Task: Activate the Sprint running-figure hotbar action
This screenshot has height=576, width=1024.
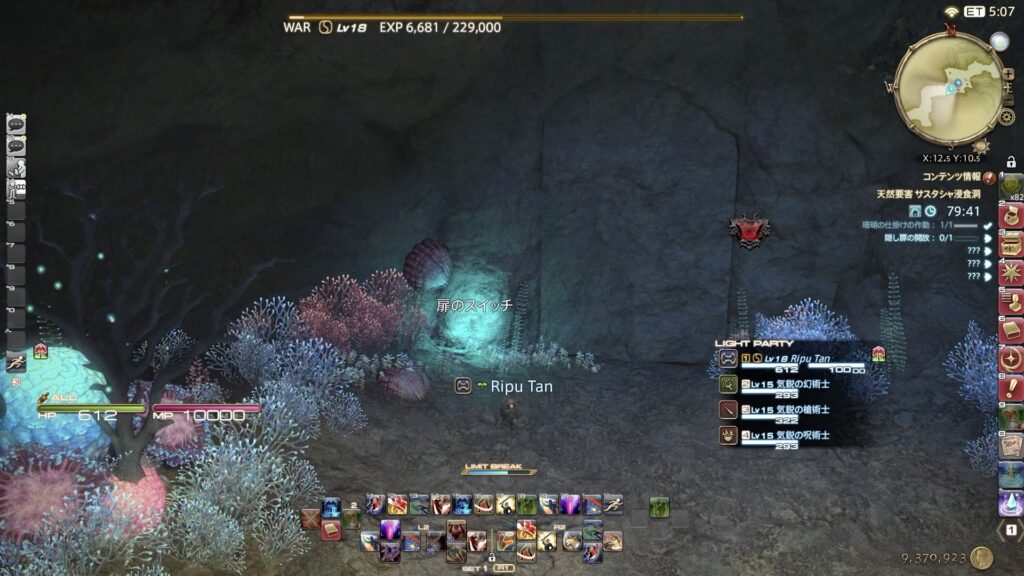Action: click(x=614, y=505)
